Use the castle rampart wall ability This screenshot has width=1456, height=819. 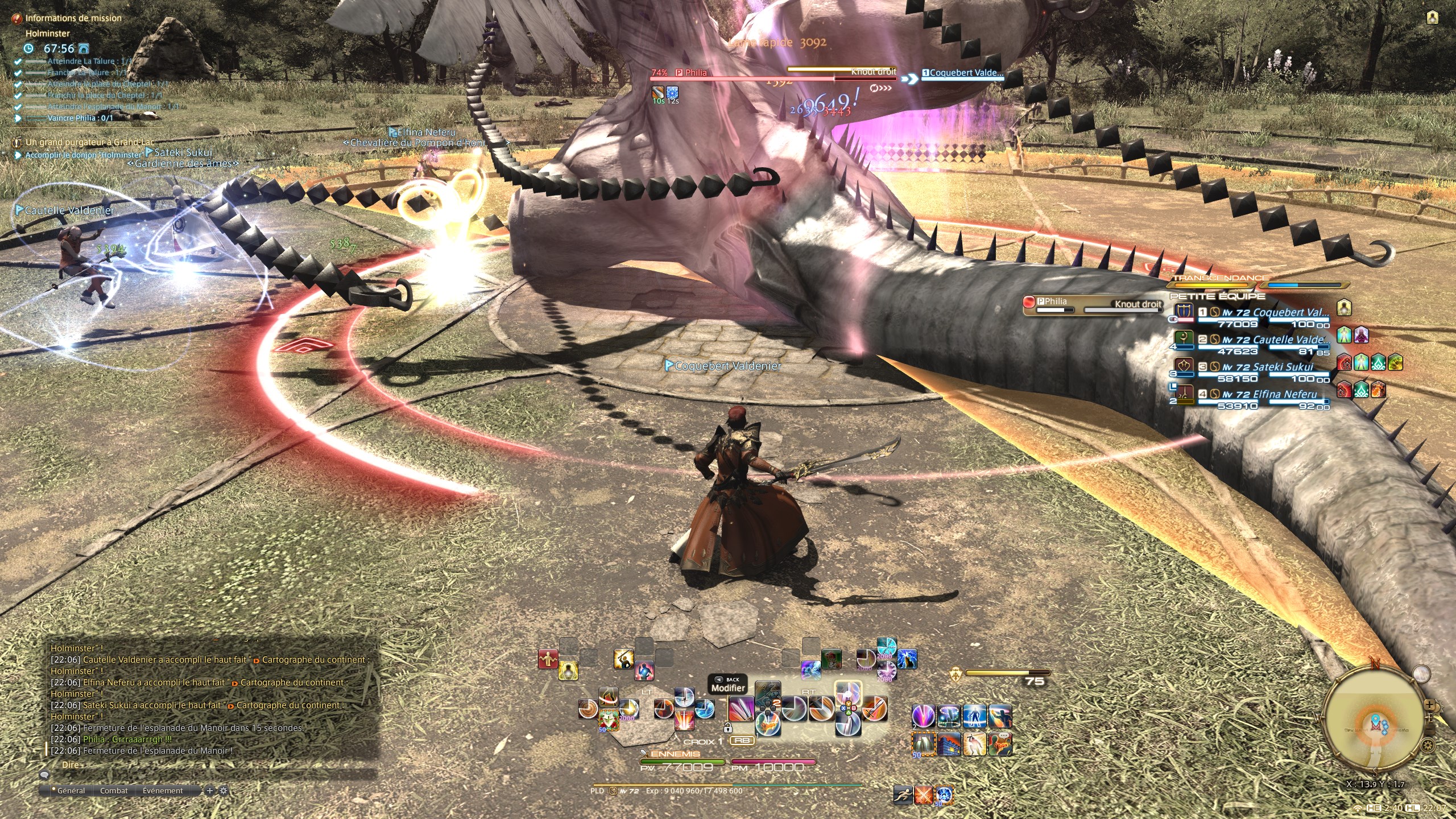click(x=948, y=744)
